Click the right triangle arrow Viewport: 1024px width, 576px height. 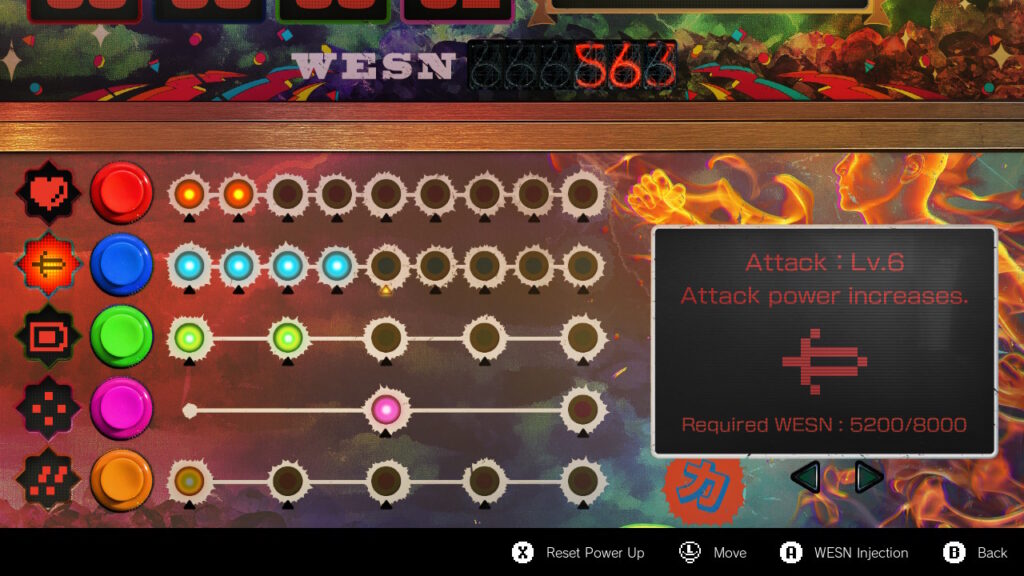[868, 477]
